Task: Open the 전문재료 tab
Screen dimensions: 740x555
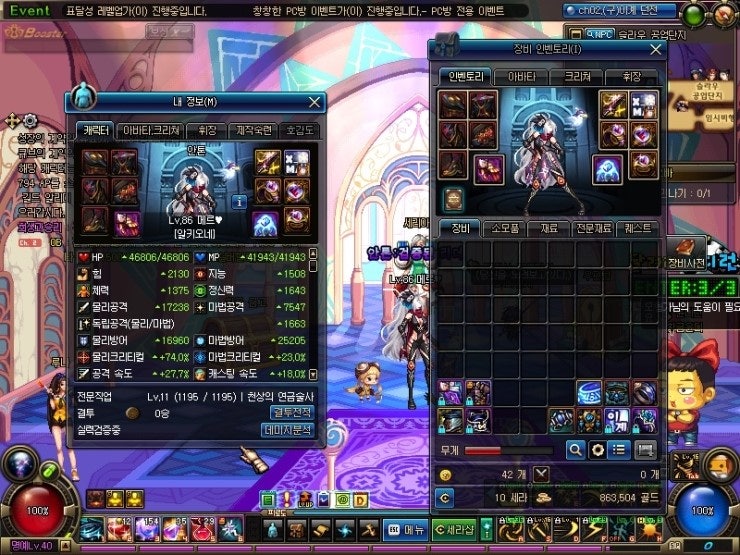Action: click(x=594, y=229)
